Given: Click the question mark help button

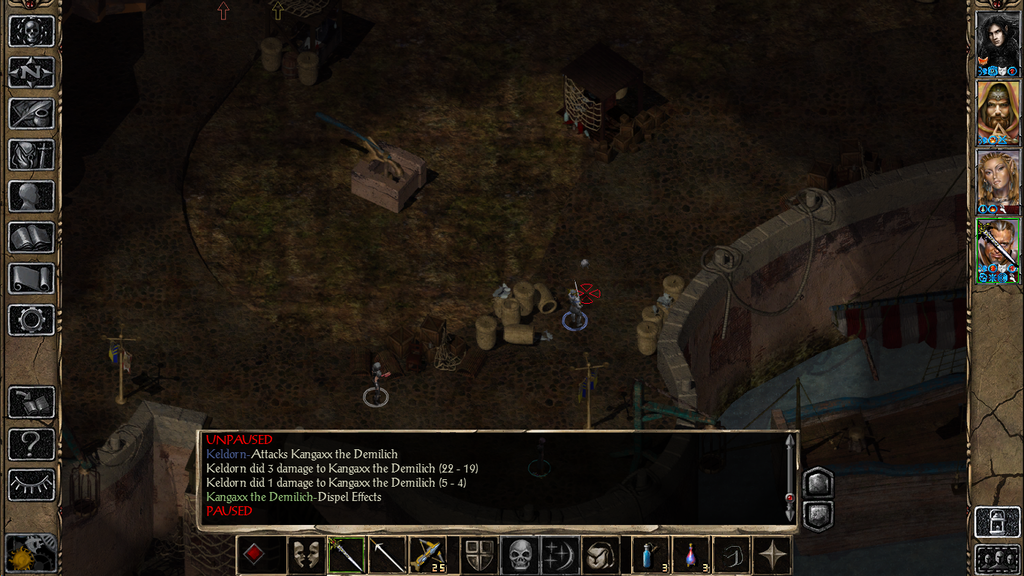Looking at the screenshot, I should click(31, 443).
